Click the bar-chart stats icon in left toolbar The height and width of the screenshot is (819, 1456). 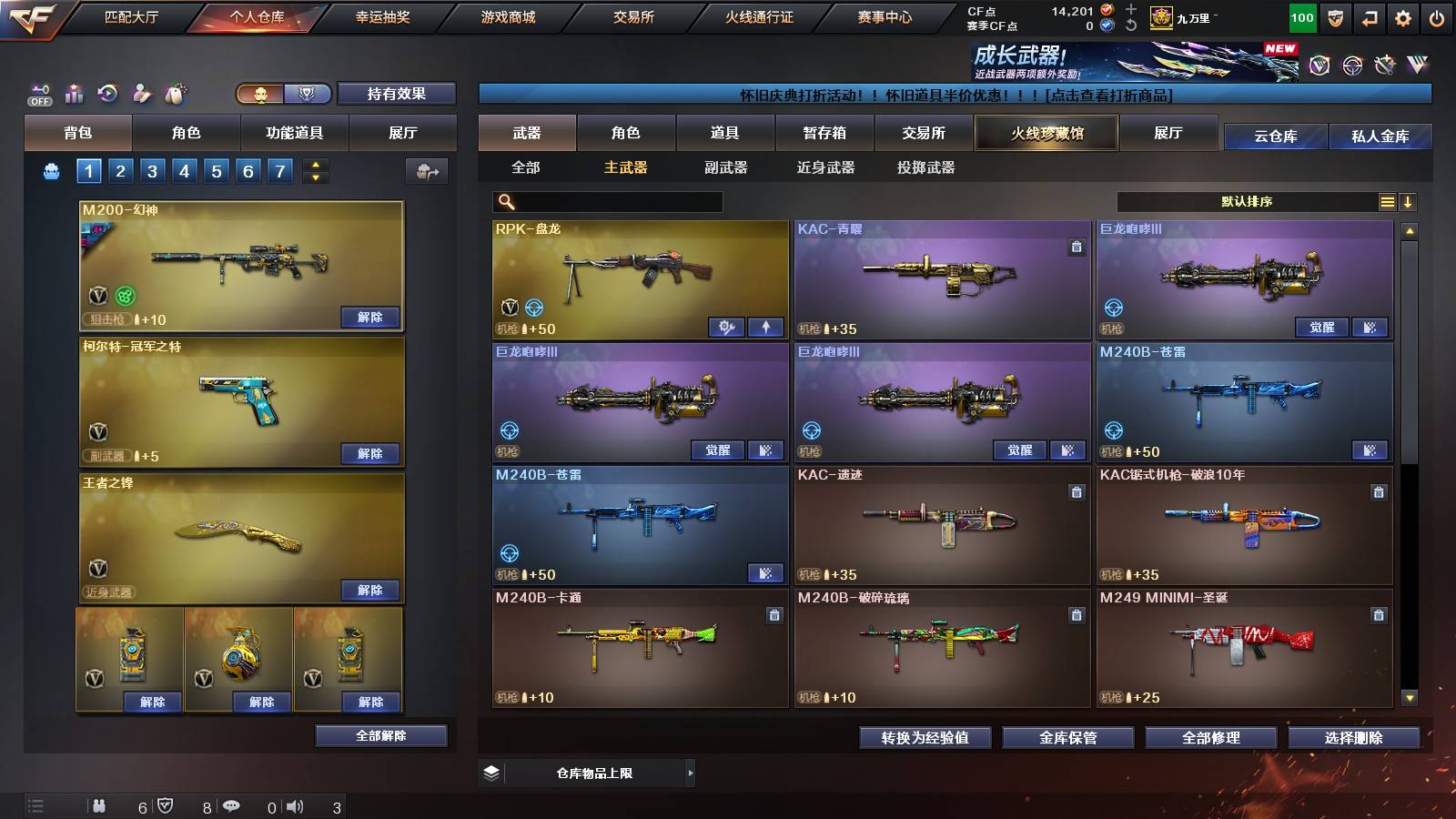(74, 93)
